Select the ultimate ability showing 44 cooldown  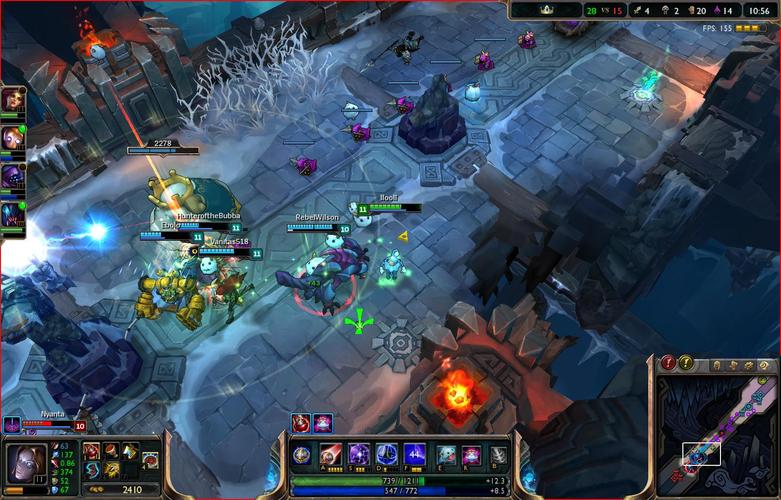pos(415,454)
